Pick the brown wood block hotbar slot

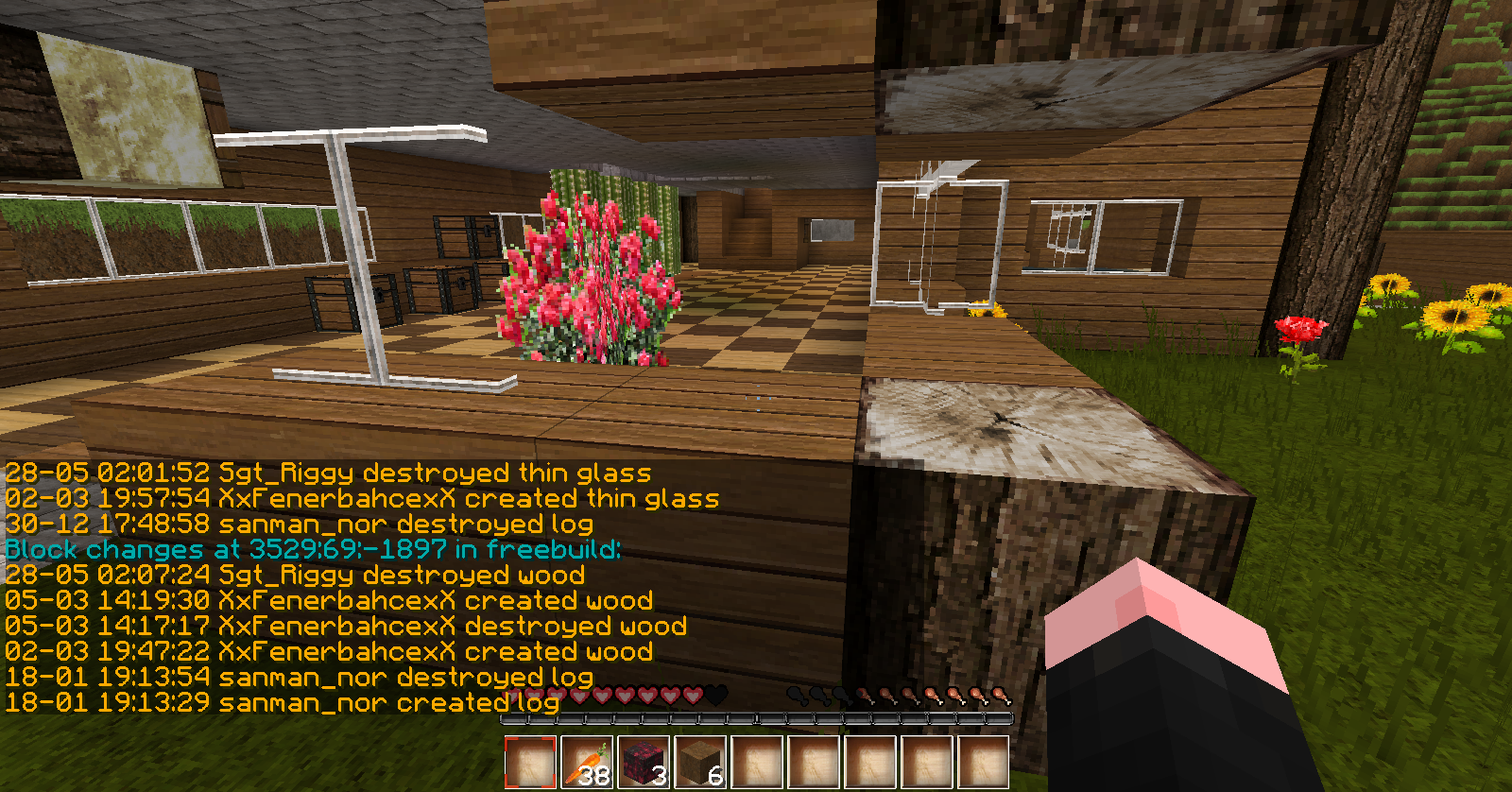700,762
